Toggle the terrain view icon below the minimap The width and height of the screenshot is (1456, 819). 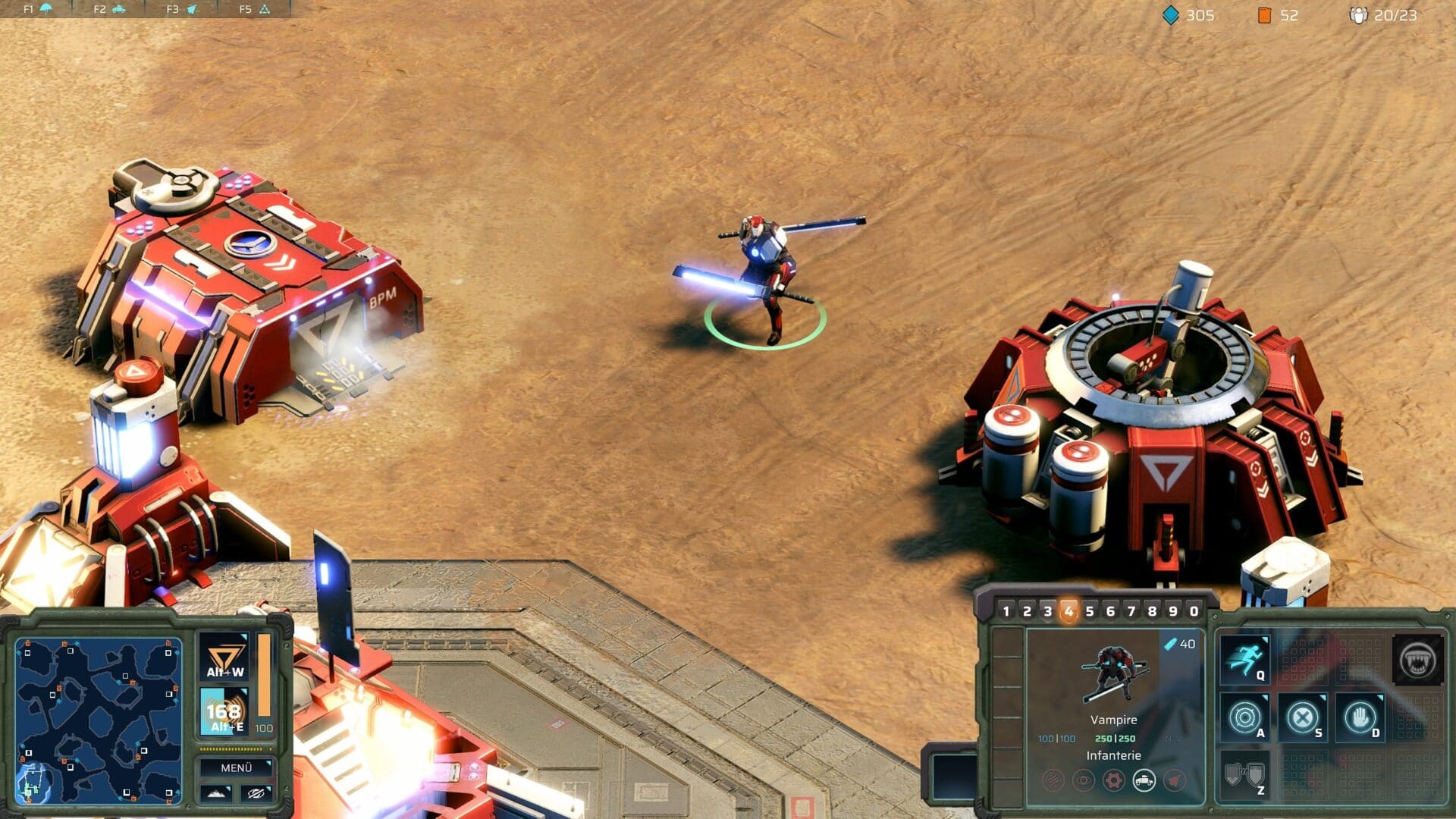(x=217, y=793)
